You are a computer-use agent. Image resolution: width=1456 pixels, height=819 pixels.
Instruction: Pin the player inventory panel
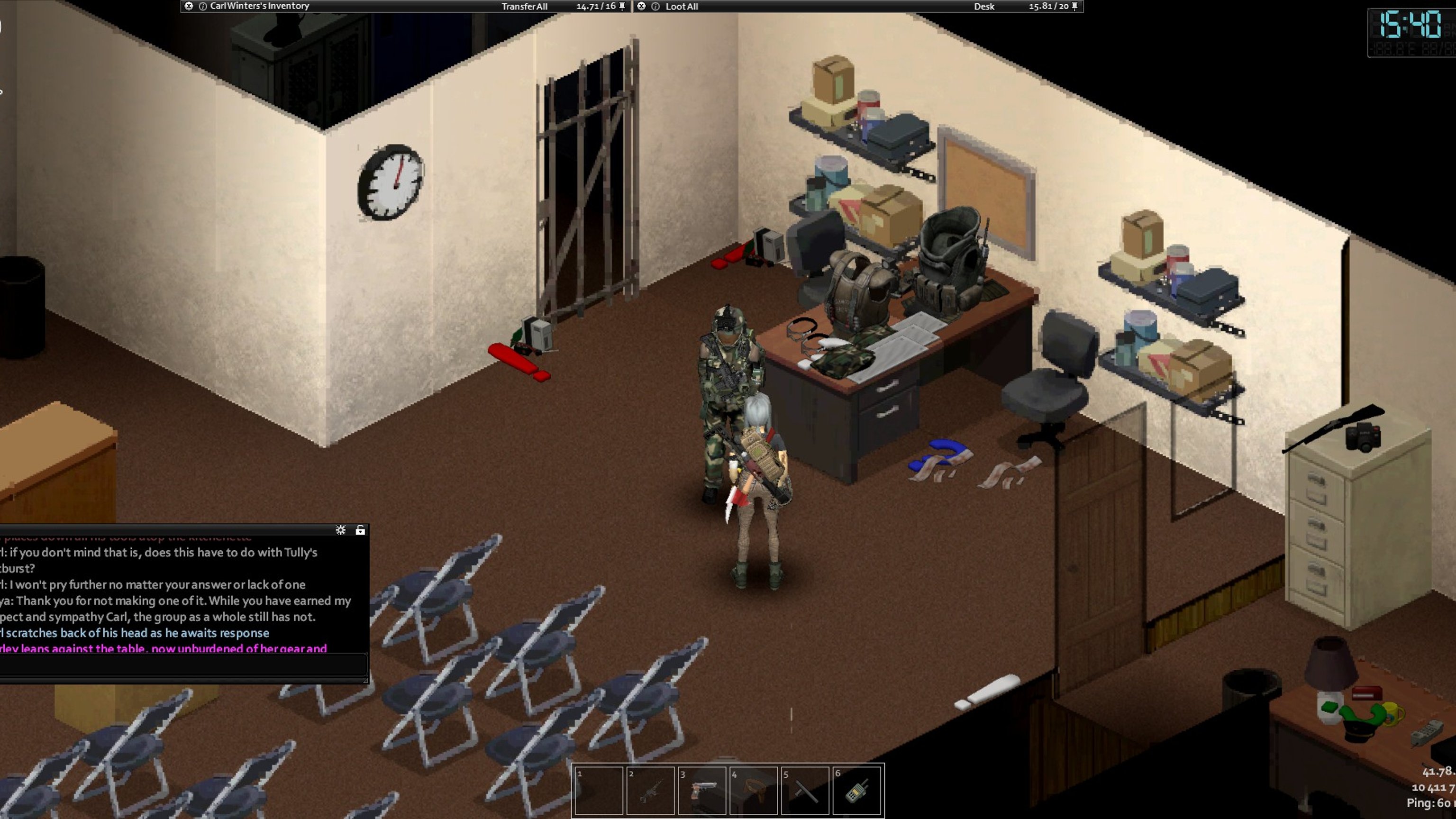pos(622,6)
